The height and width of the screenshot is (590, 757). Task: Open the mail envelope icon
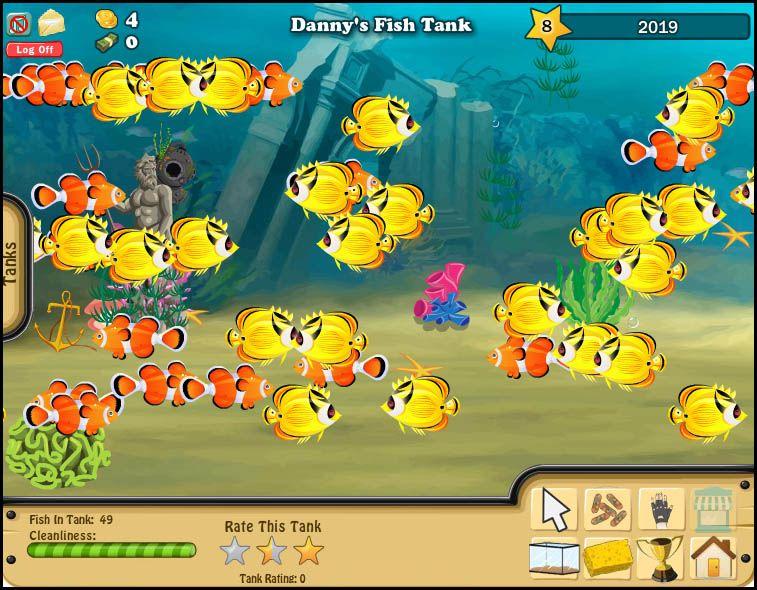pyautogui.click(x=50, y=22)
